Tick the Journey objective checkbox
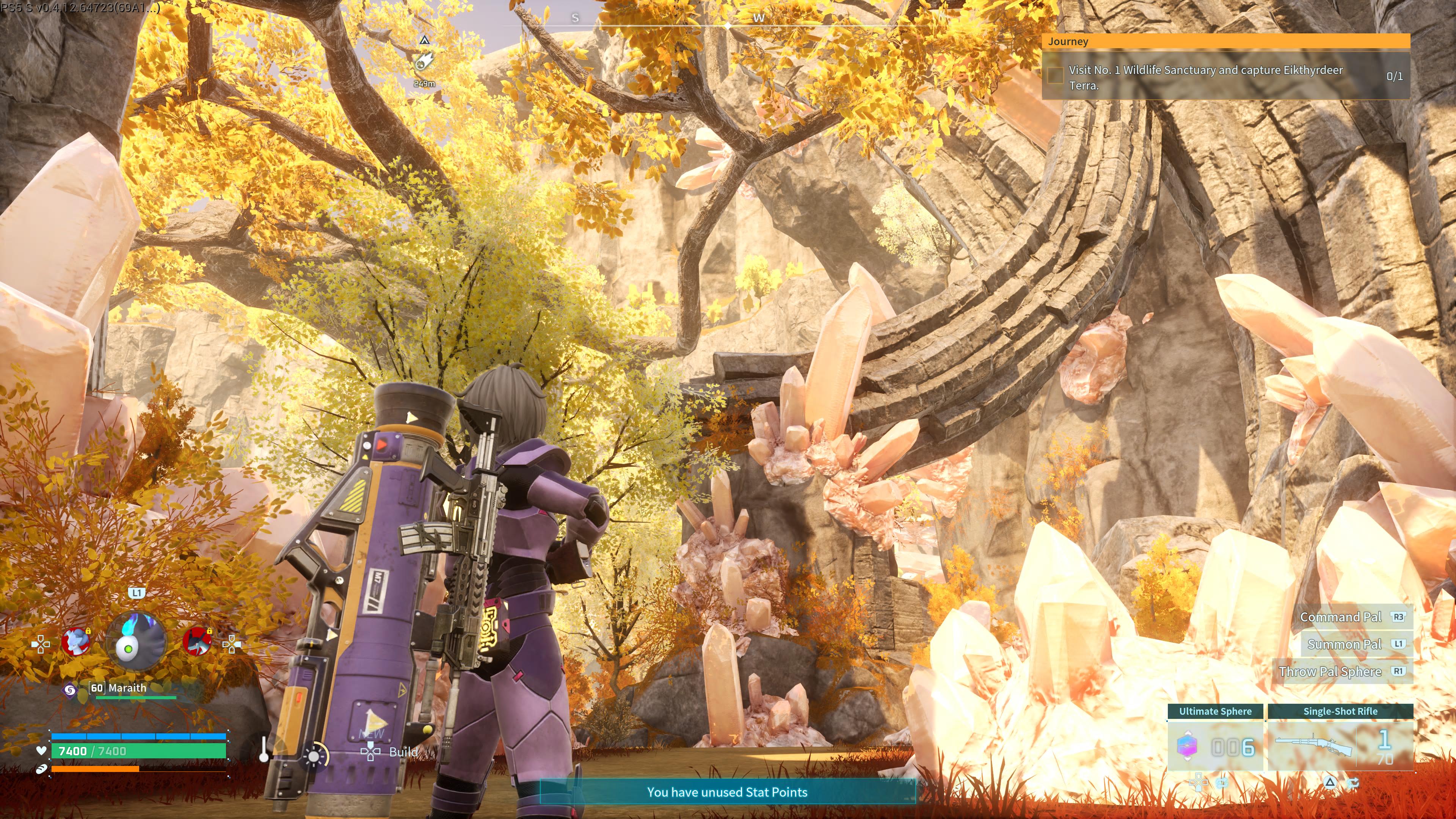The height and width of the screenshot is (819, 1456). (x=1055, y=76)
